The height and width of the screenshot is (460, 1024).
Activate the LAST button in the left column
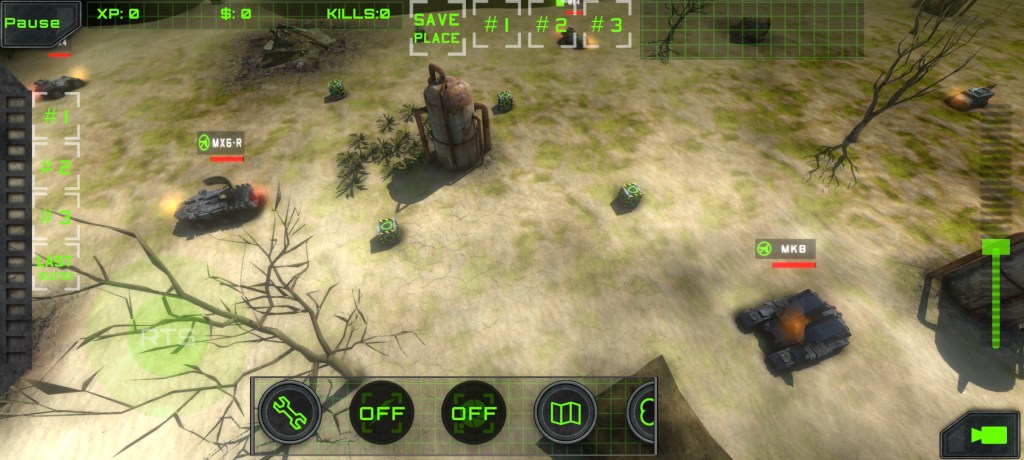55,266
